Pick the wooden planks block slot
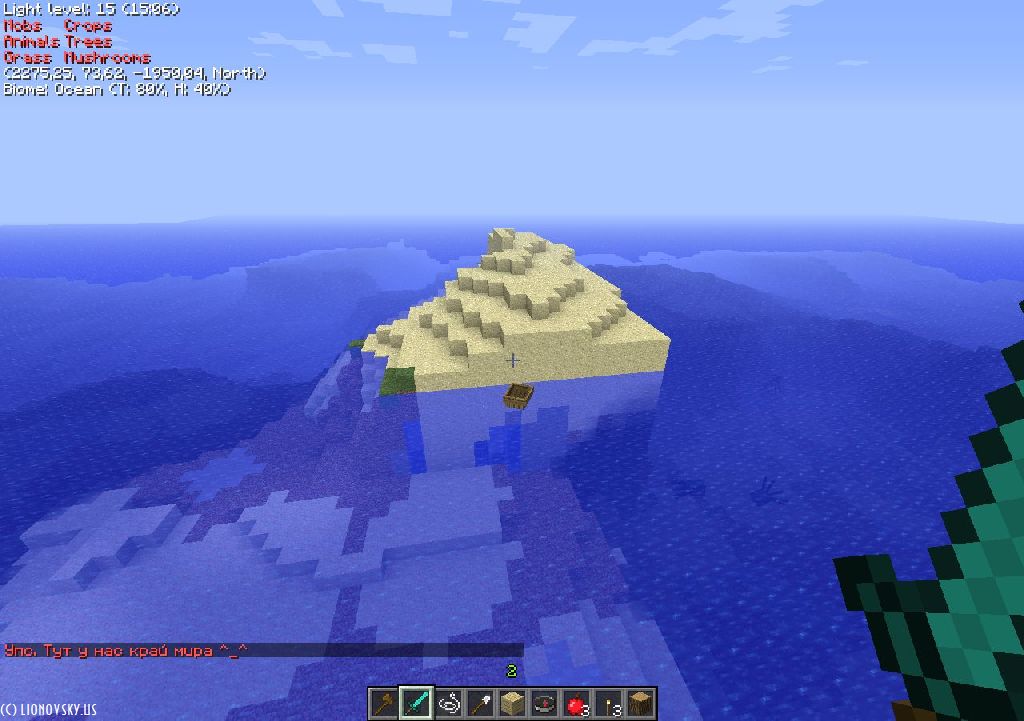1024x721 pixels. click(x=512, y=703)
